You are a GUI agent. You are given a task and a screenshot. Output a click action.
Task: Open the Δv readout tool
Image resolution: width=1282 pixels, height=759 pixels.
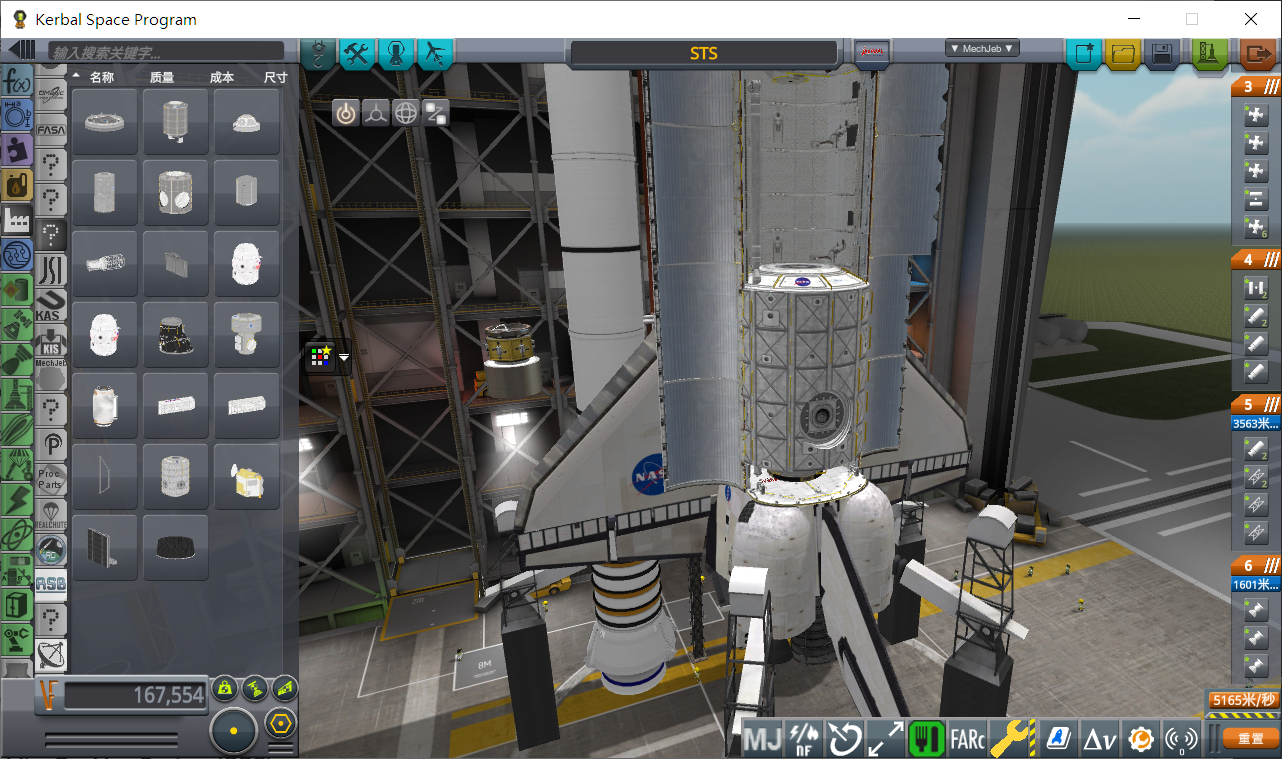(x=1099, y=738)
